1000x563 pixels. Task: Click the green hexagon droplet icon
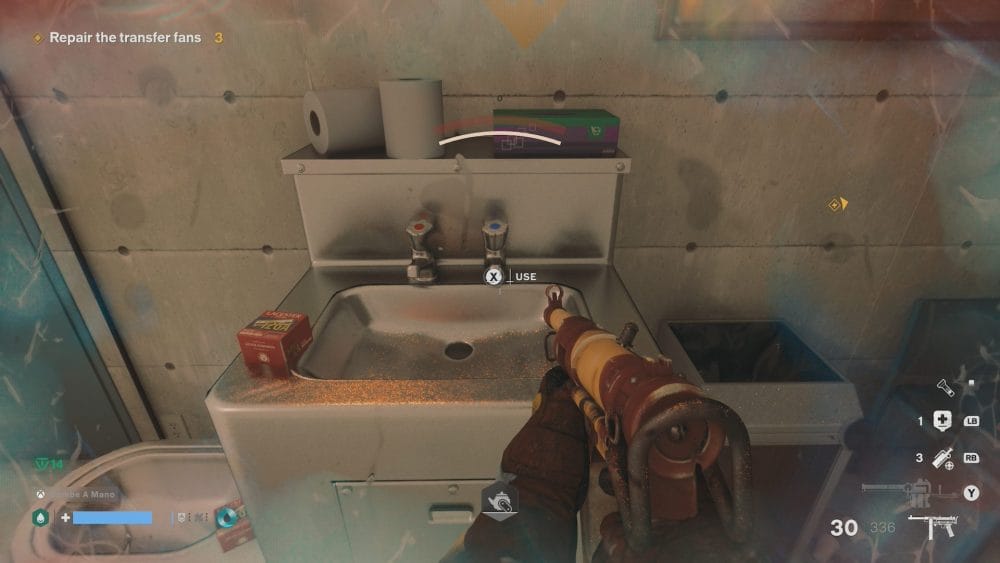point(40,518)
